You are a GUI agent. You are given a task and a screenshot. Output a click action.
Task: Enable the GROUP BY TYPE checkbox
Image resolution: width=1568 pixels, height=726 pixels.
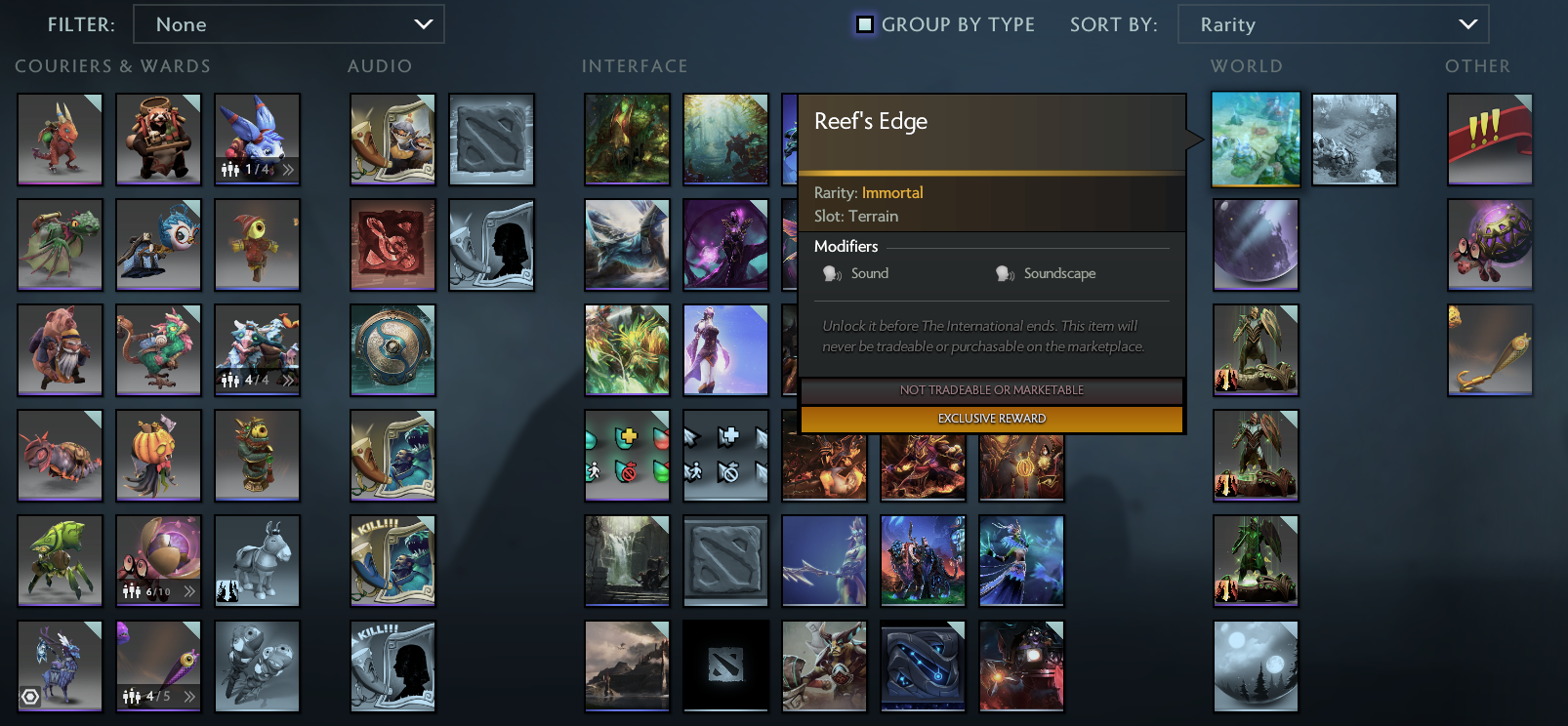click(x=863, y=24)
